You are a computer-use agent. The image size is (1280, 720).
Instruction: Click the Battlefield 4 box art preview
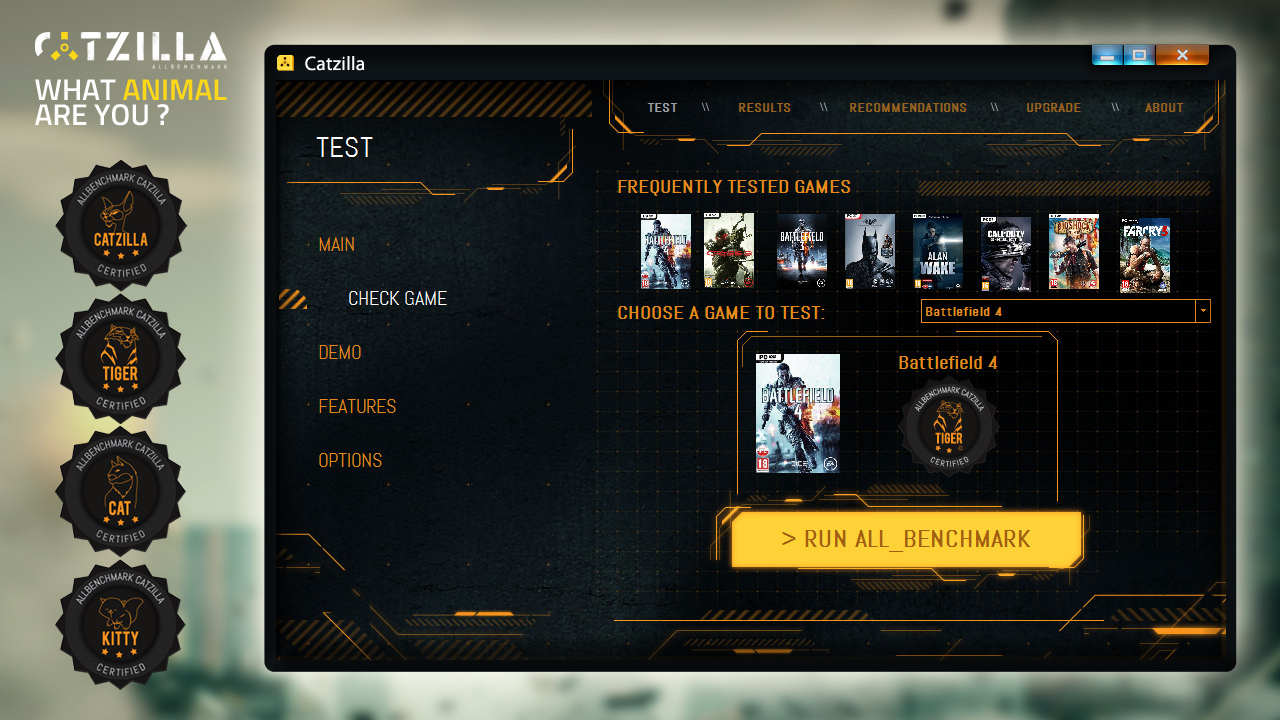point(796,413)
